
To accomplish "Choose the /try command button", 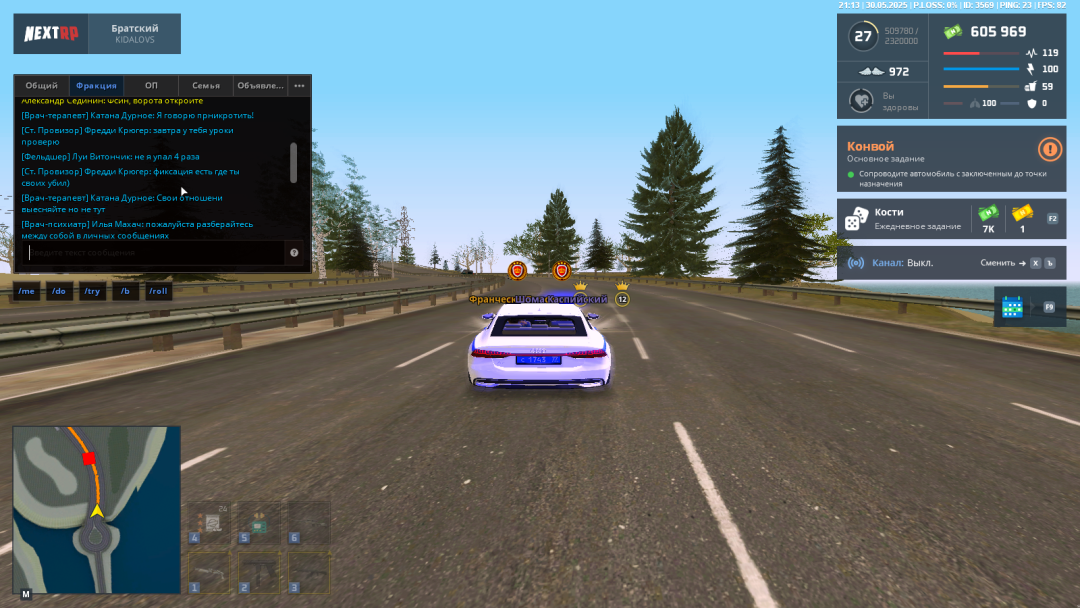I will (x=92, y=291).
